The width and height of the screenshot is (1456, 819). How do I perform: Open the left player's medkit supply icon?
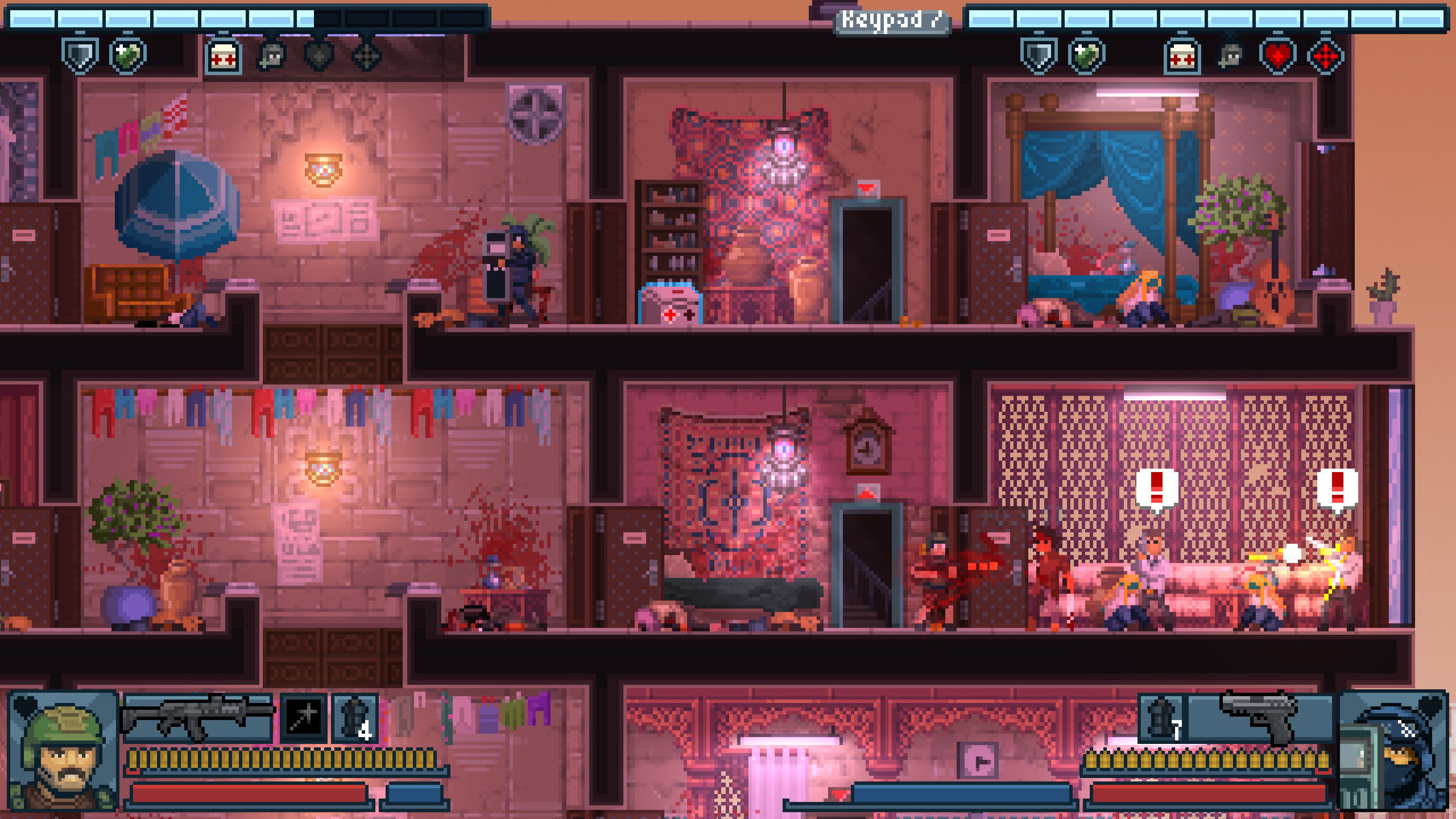point(224,55)
